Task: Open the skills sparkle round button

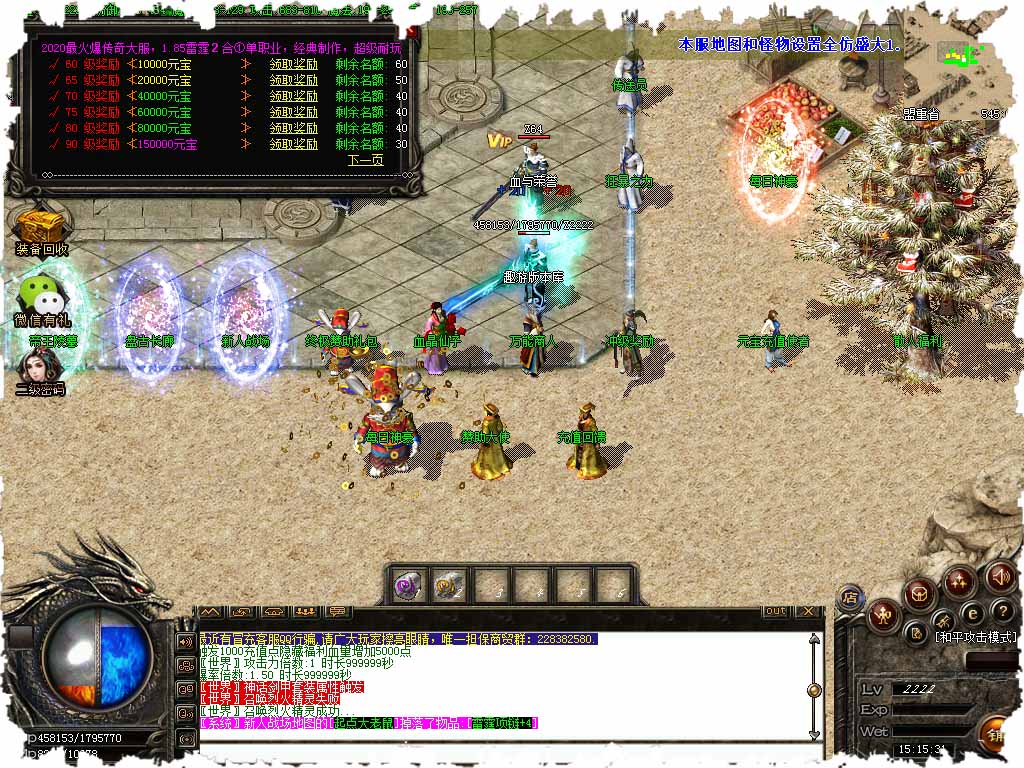Action: pos(960,581)
